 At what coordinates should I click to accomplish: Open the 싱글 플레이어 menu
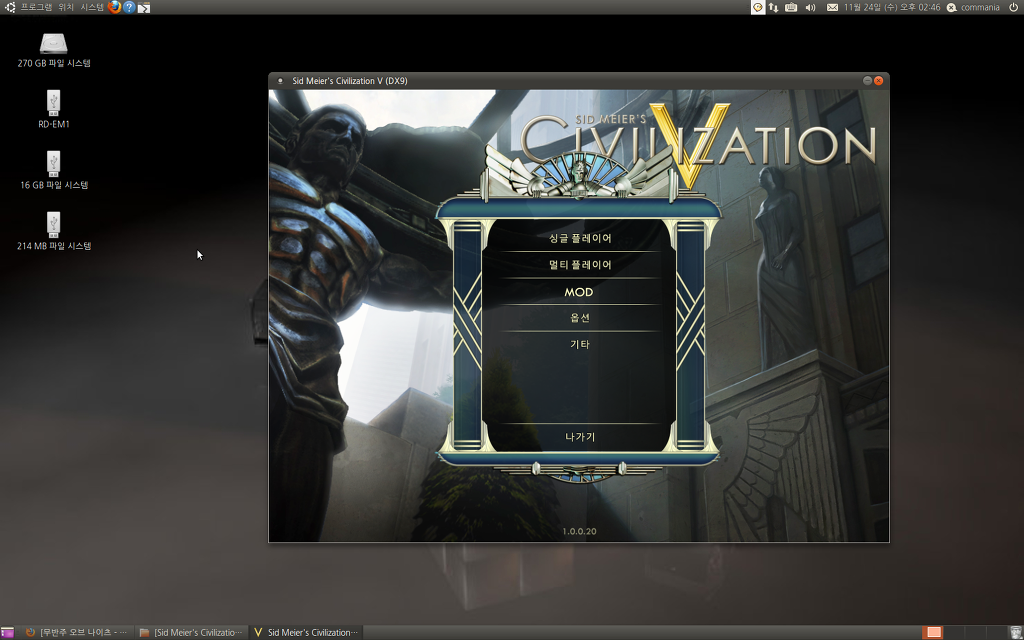tap(579, 239)
